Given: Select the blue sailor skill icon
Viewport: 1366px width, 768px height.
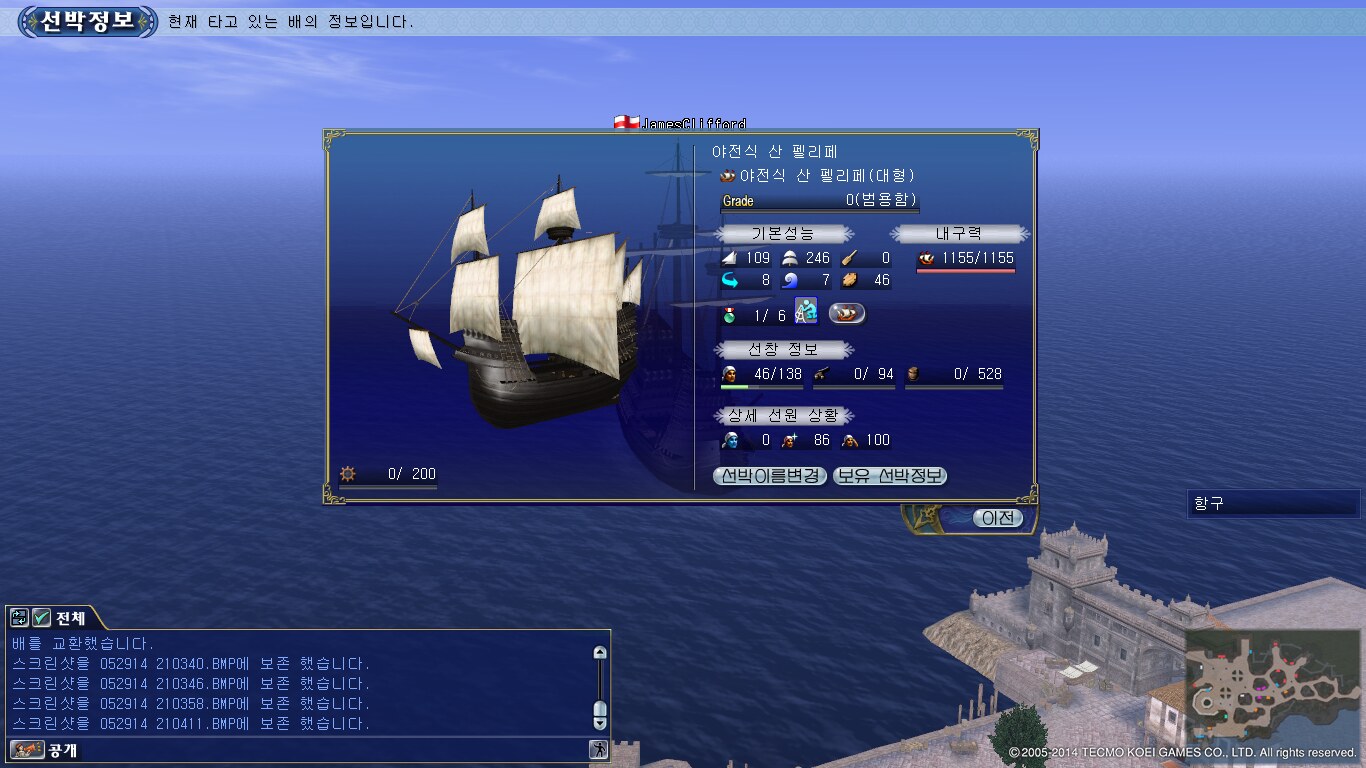Looking at the screenshot, I should coord(806,312).
